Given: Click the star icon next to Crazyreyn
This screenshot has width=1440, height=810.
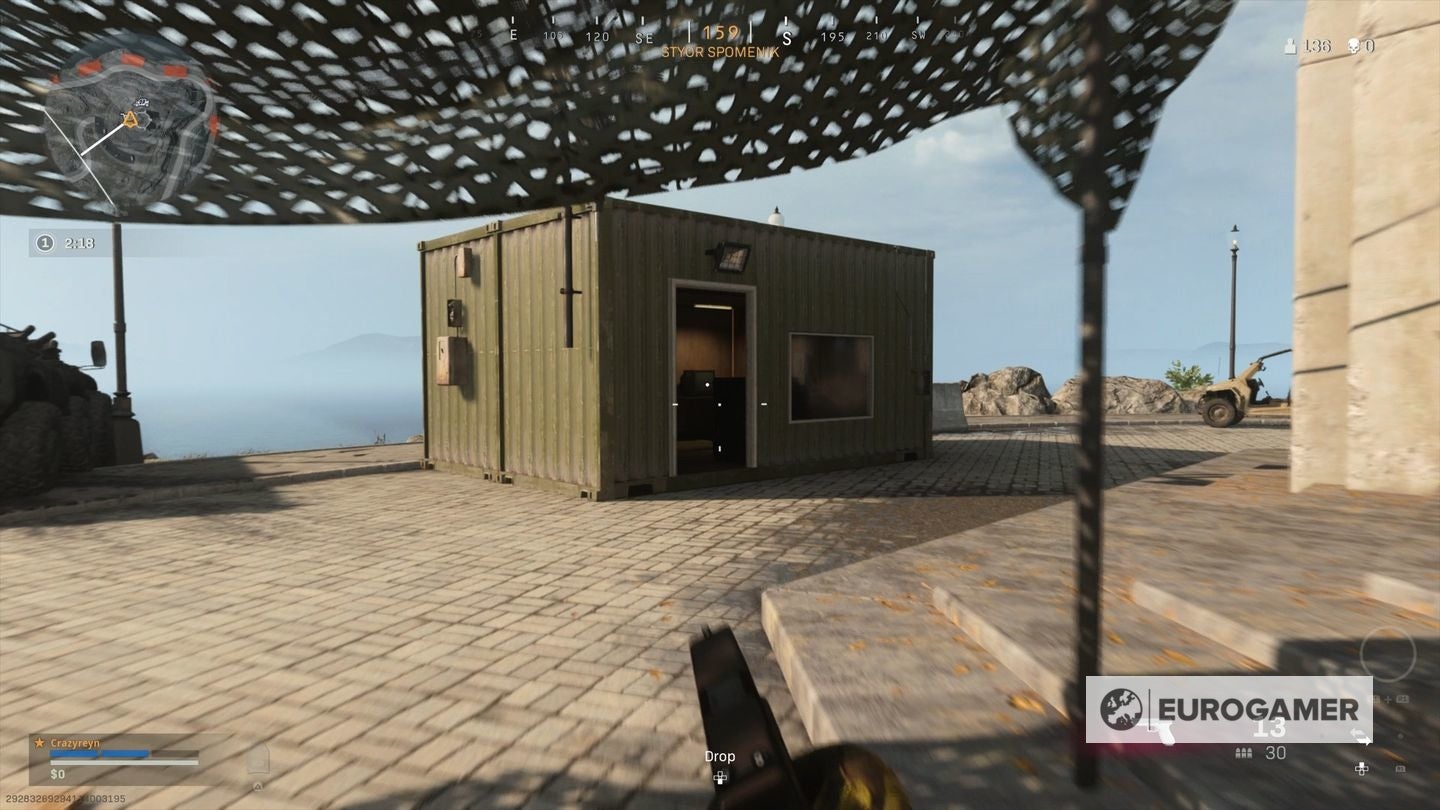Looking at the screenshot, I should (39, 742).
